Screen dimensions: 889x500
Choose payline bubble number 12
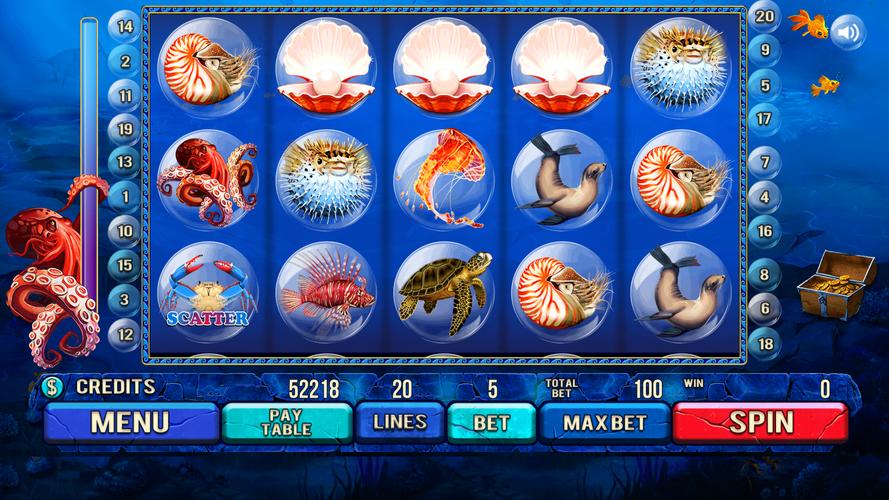125,334
